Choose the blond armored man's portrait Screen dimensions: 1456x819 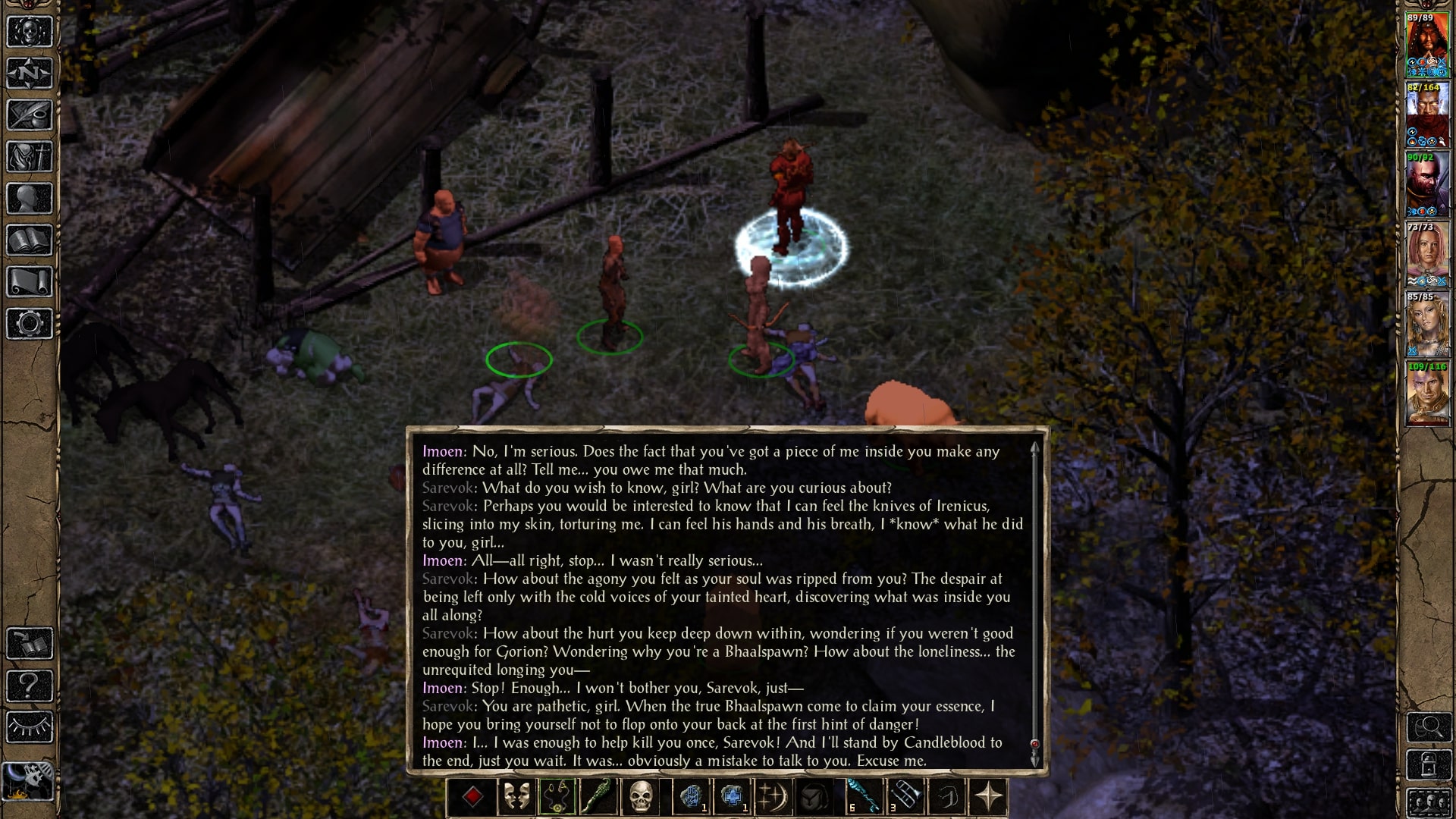pos(1427,394)
